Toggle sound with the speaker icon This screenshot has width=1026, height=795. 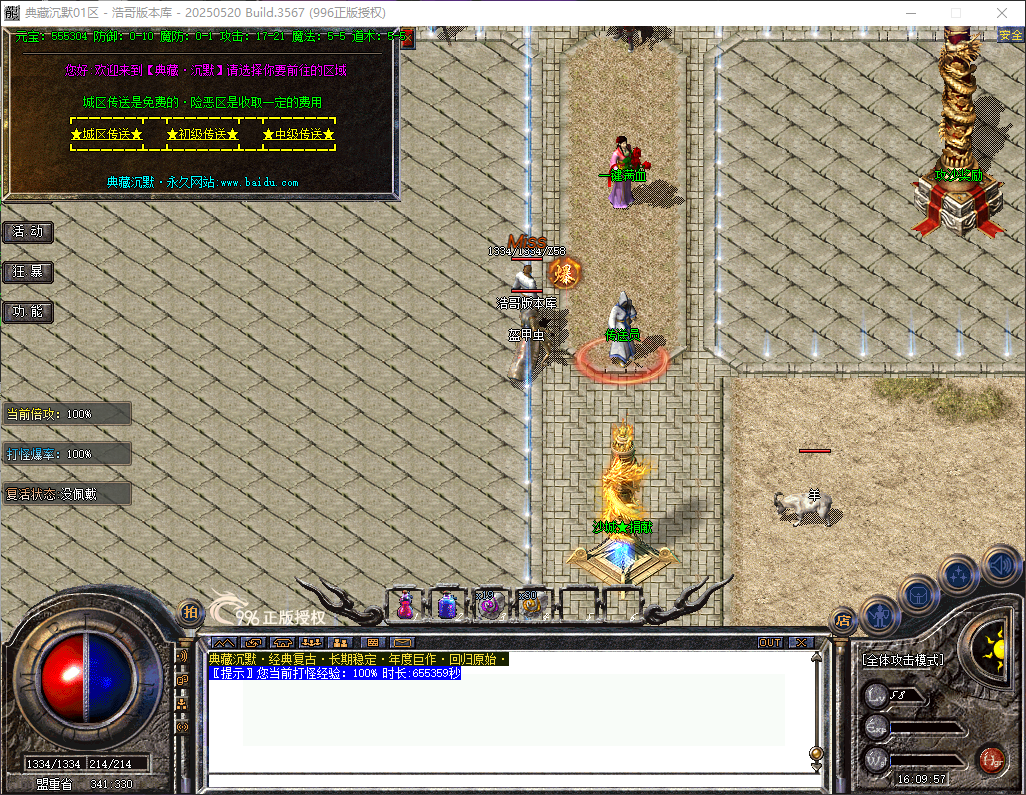[x=1000, y=564]
